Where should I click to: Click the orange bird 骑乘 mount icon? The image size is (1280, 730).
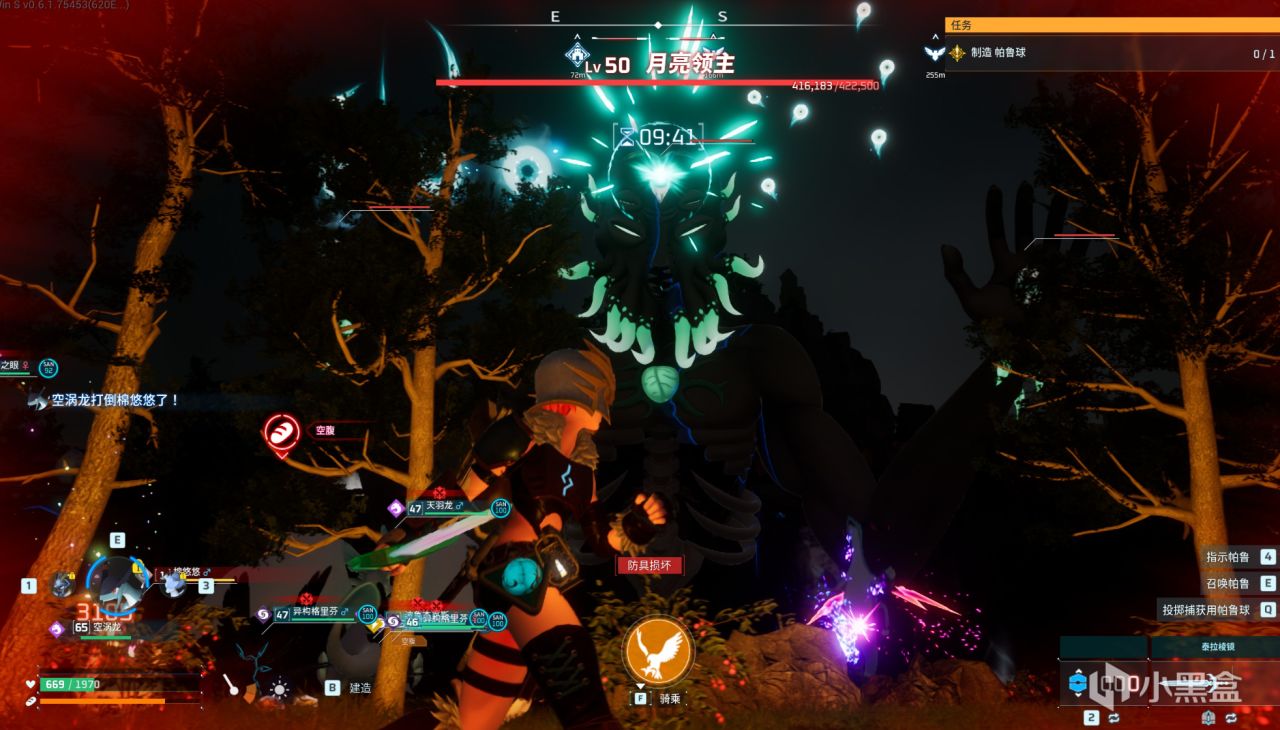point(657,650)
